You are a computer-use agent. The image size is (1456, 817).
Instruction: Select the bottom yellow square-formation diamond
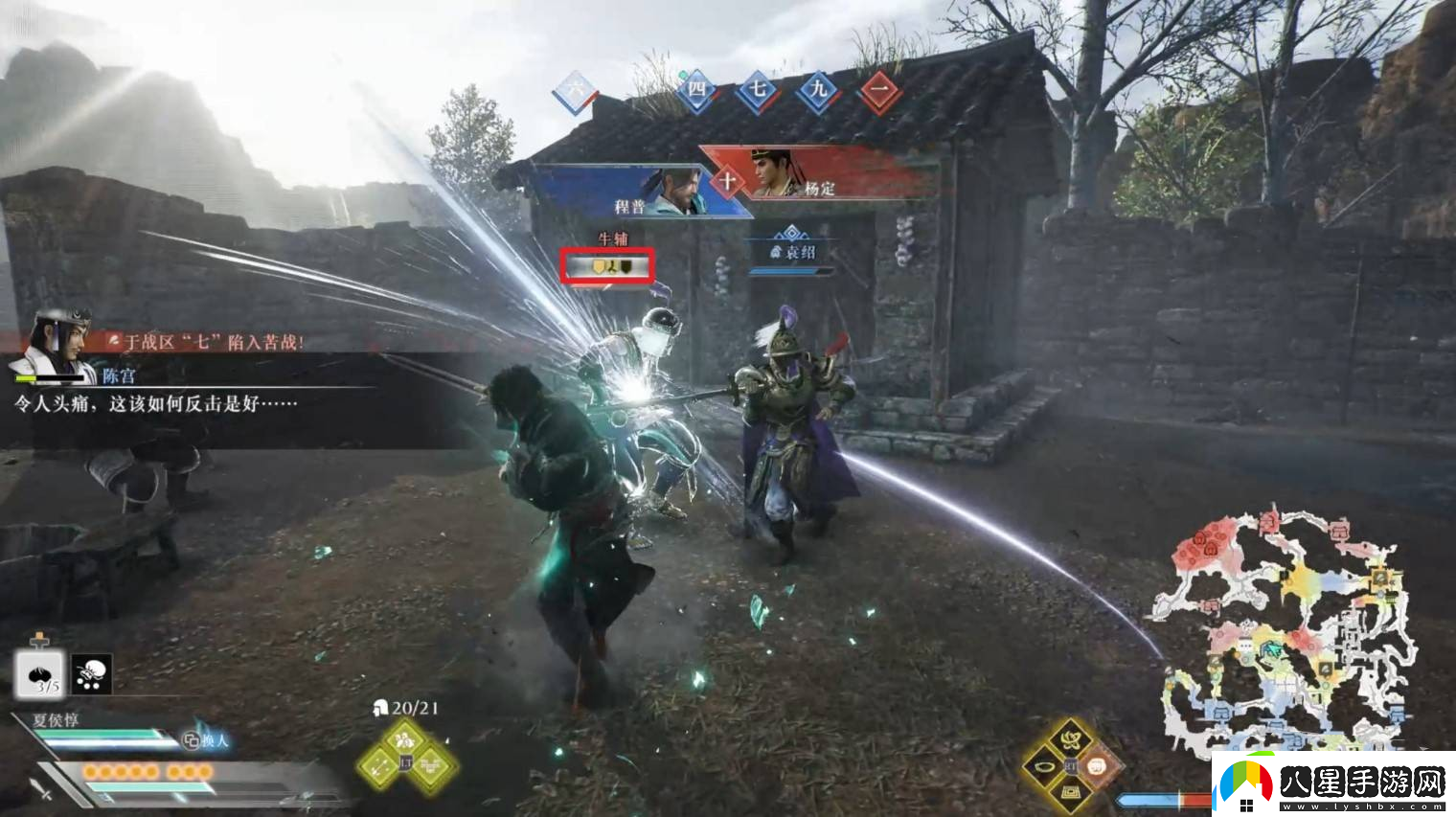[x=1071, y=792]
